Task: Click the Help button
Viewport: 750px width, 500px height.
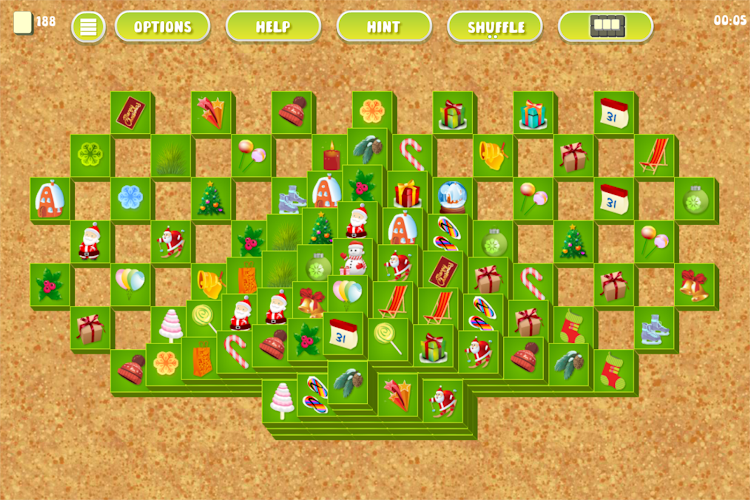Action: (x=273, y=27)
